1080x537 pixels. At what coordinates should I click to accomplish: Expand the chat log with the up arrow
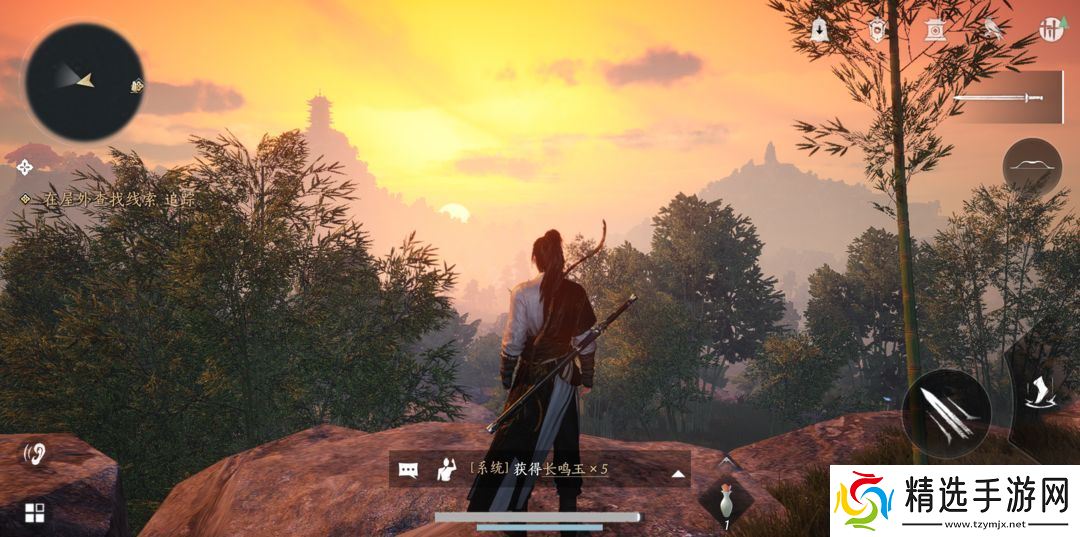(678, 471)
